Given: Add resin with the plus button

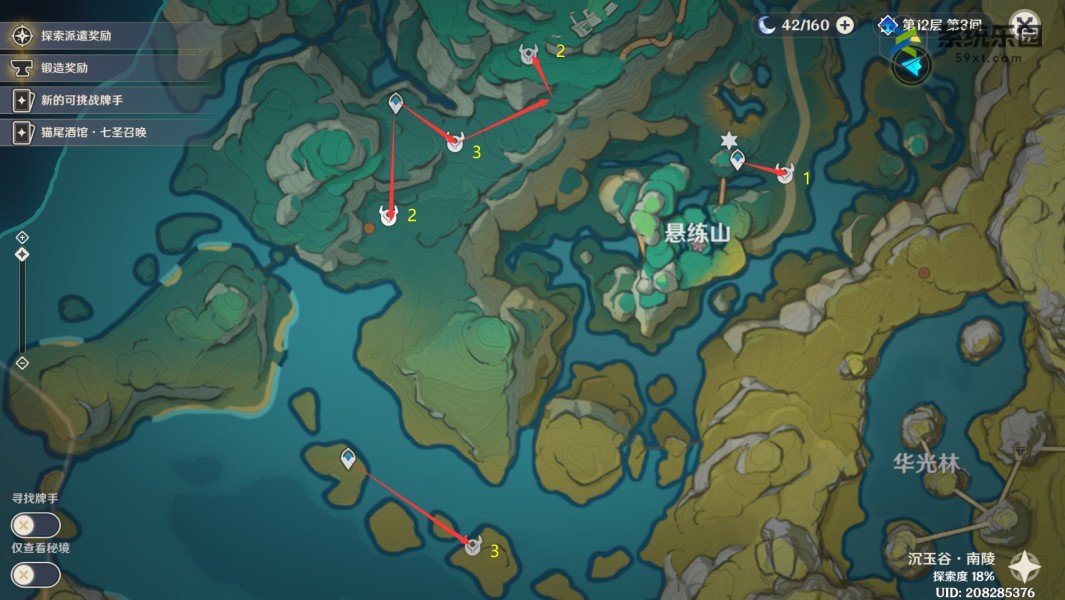Looking at the screenshot, I should point(845,25).
